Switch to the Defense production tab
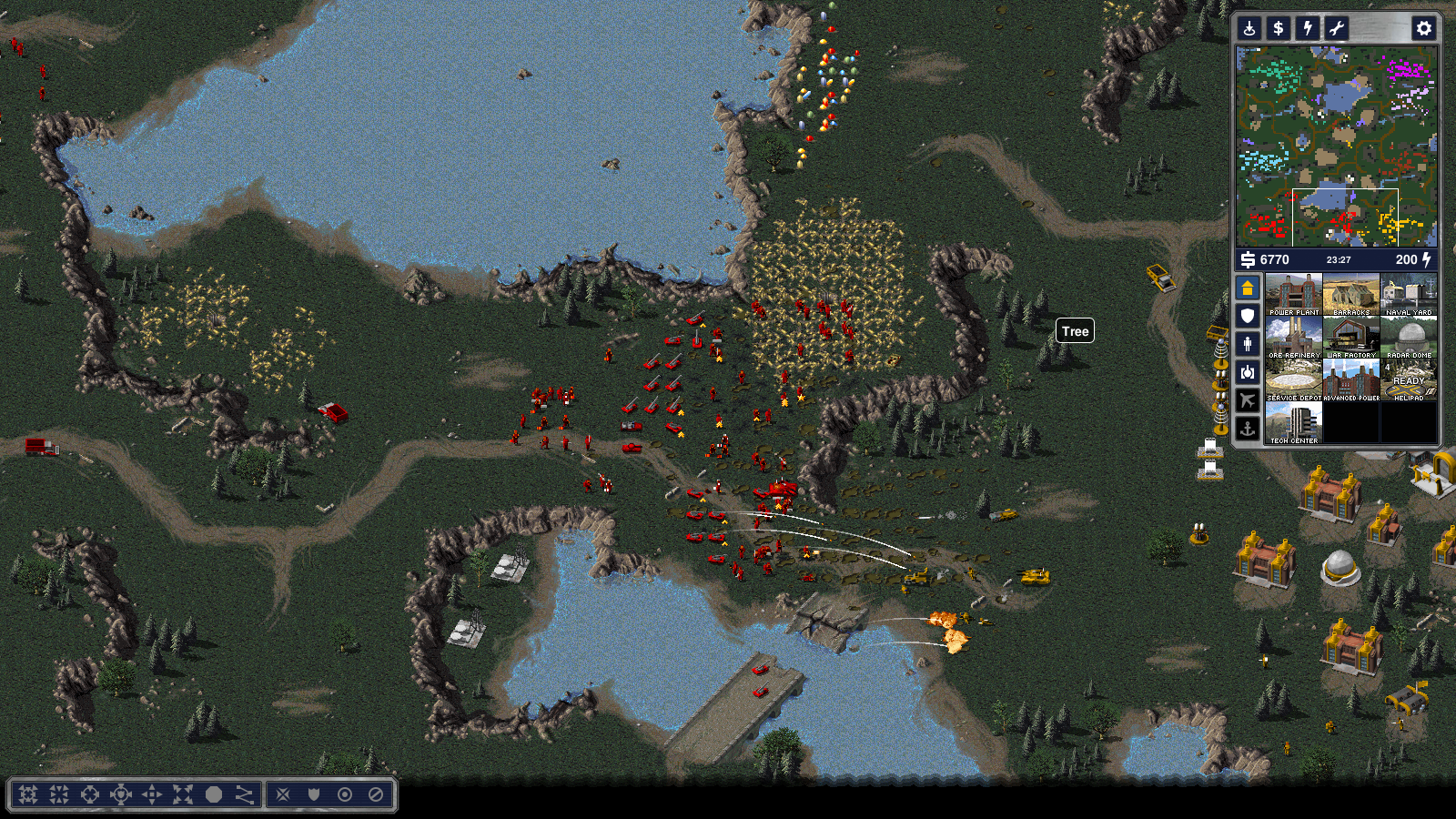Viewport: 1456px width, 819px height. (x=1248, y=316)
